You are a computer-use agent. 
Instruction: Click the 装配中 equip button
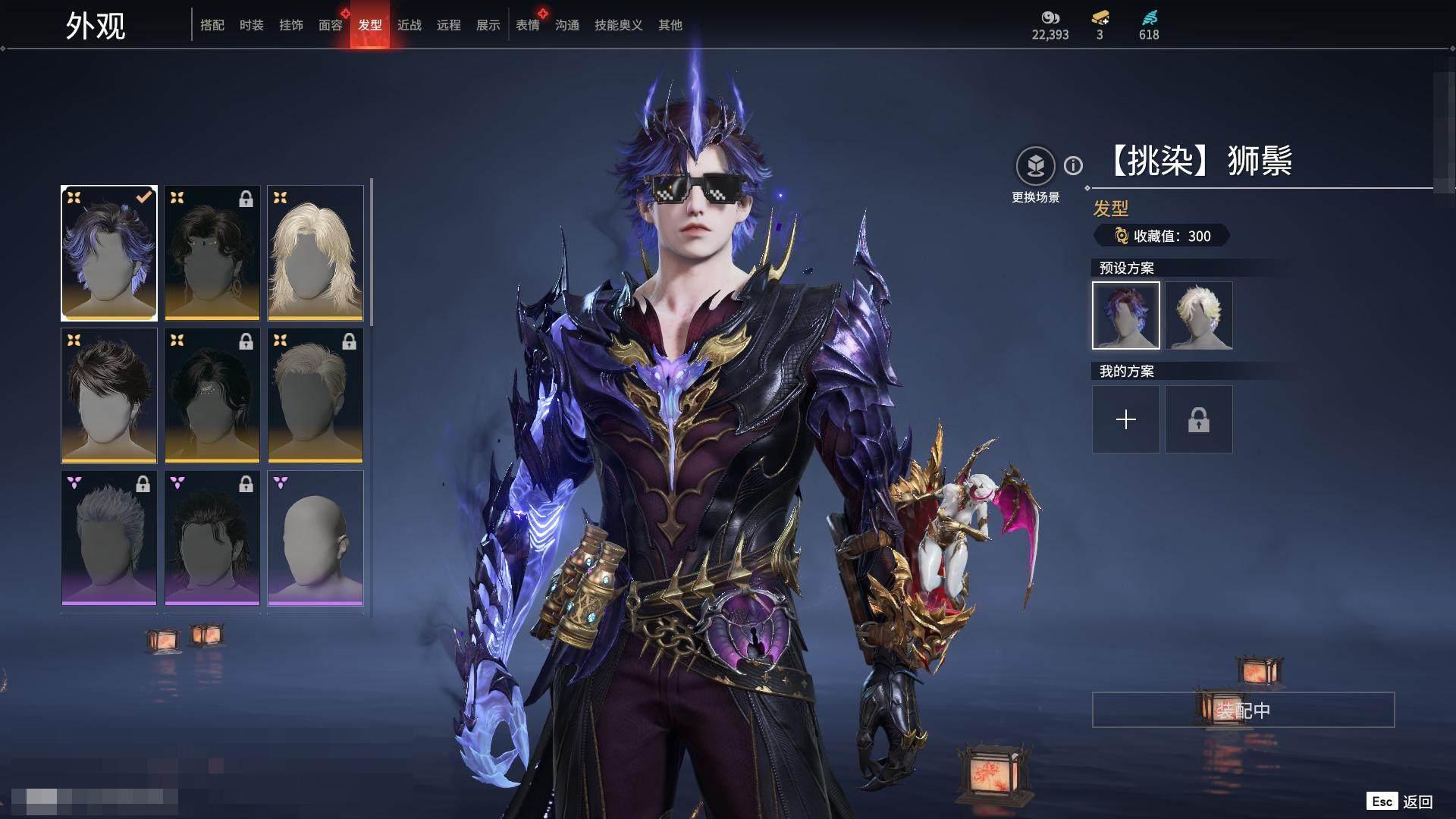[x=1243, y=710]
